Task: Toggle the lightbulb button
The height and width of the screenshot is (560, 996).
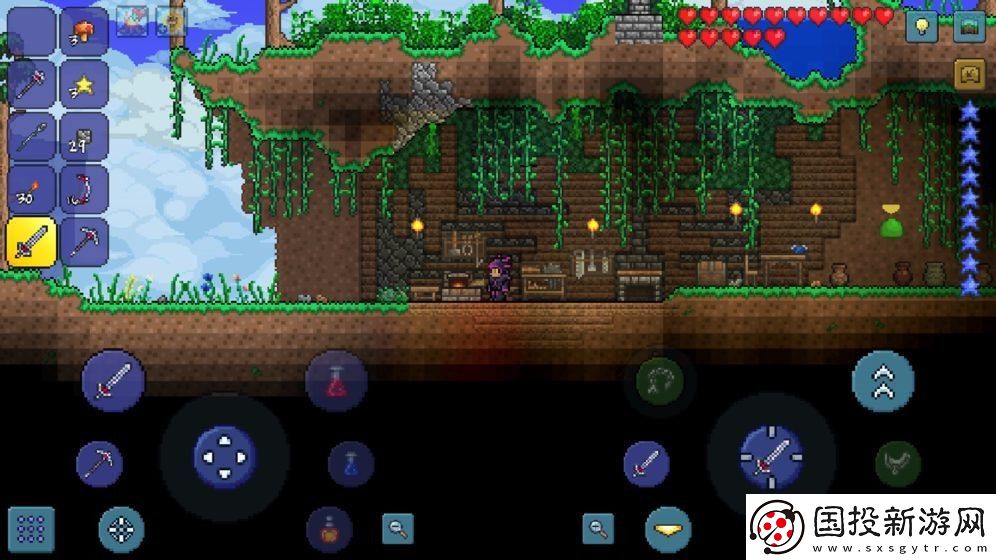Action: pyautogui.click(x=921, y=27)
